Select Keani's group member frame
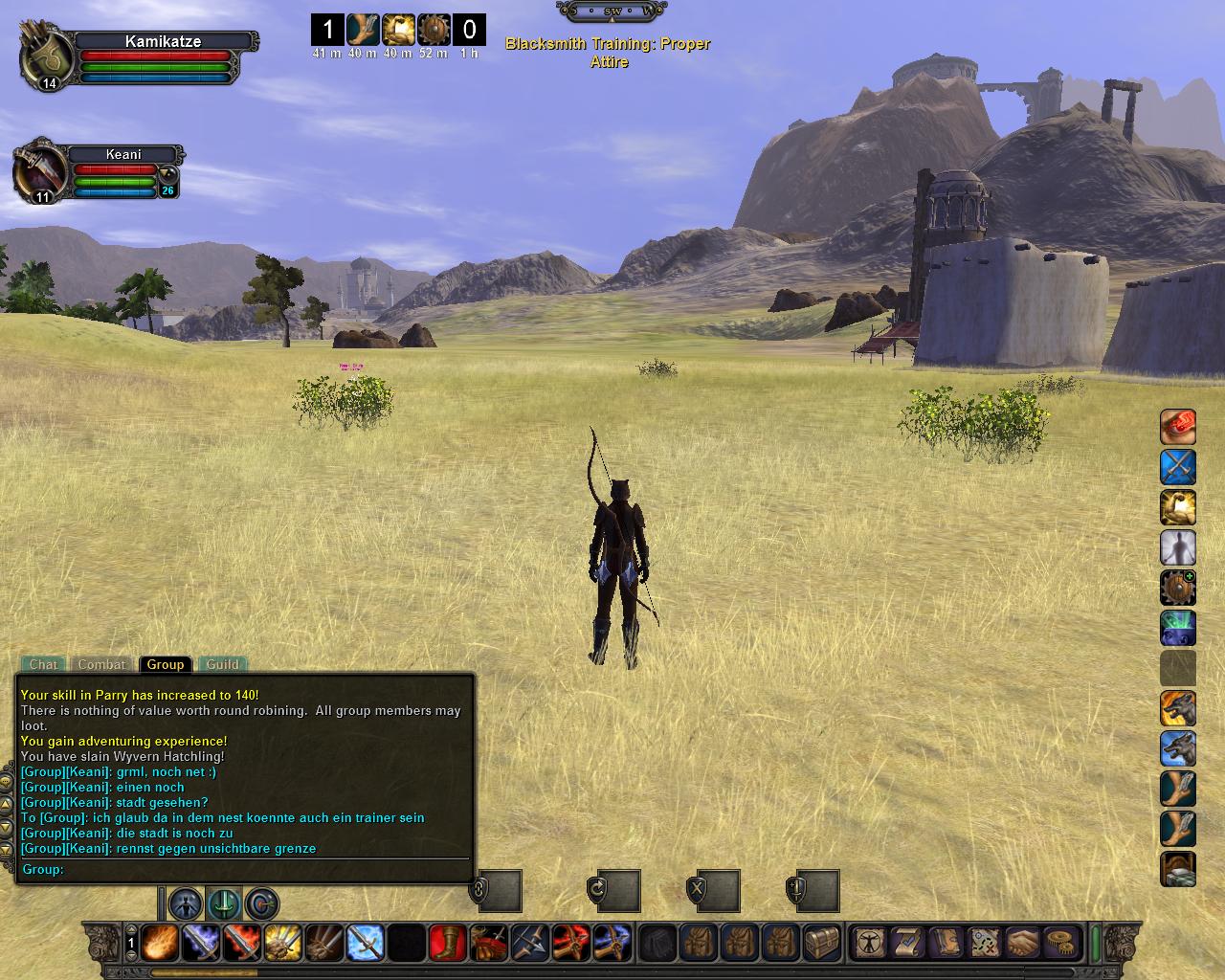This screenshot has height=980, width=1225. tap(124, 154)
